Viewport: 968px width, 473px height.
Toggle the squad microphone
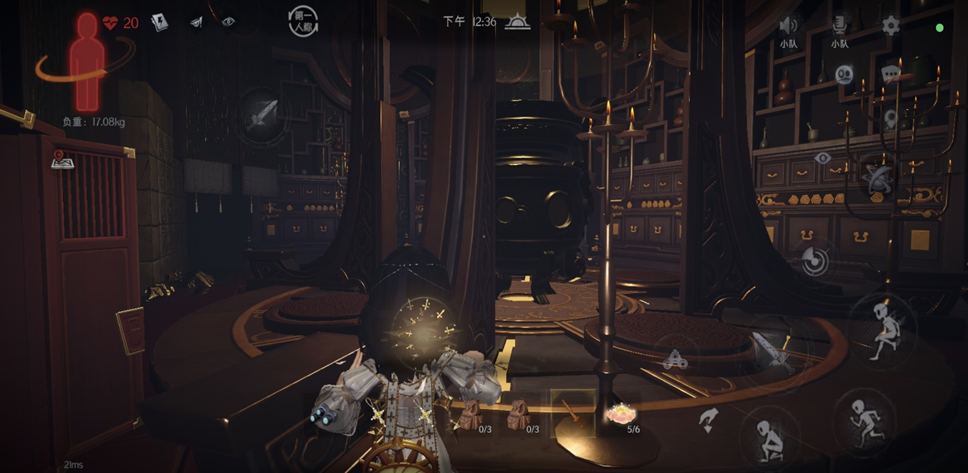[839, 25]
